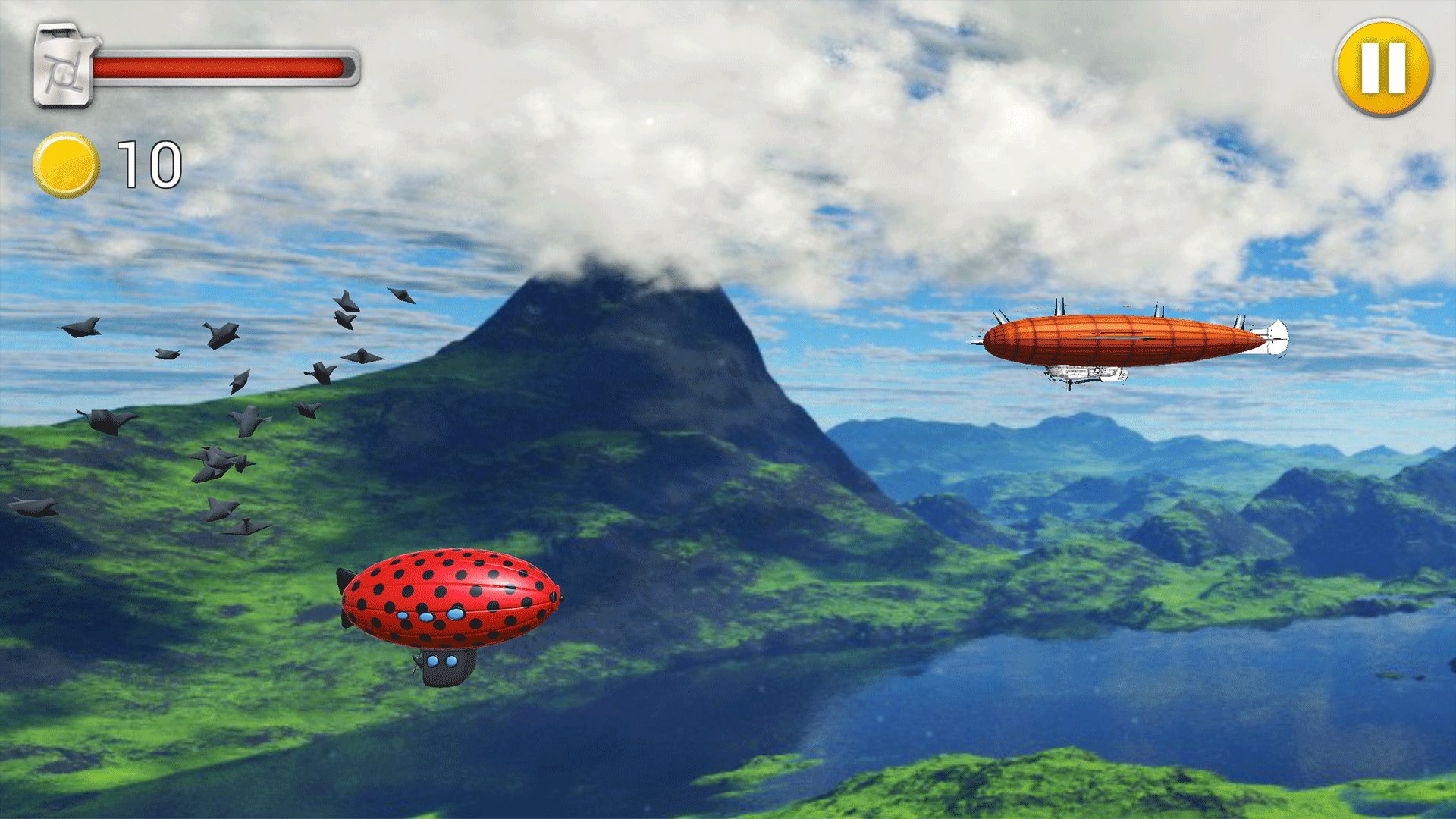Viewport: 1456px width, 819px height.
Task: Pause the game with the yellow button
Action: [x=1382, y=68]
